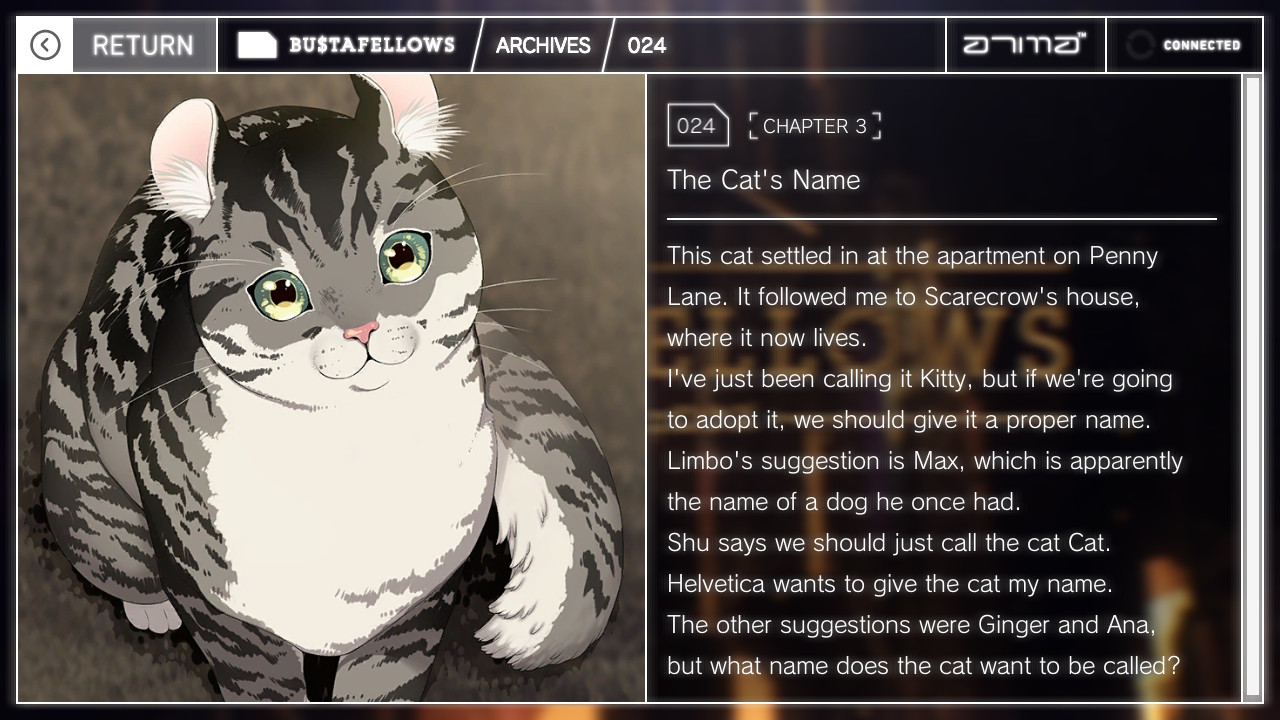Open the BUSTAFELLOWS breadcrumb
Screen dimensions: 1280x720
(347, 45)
